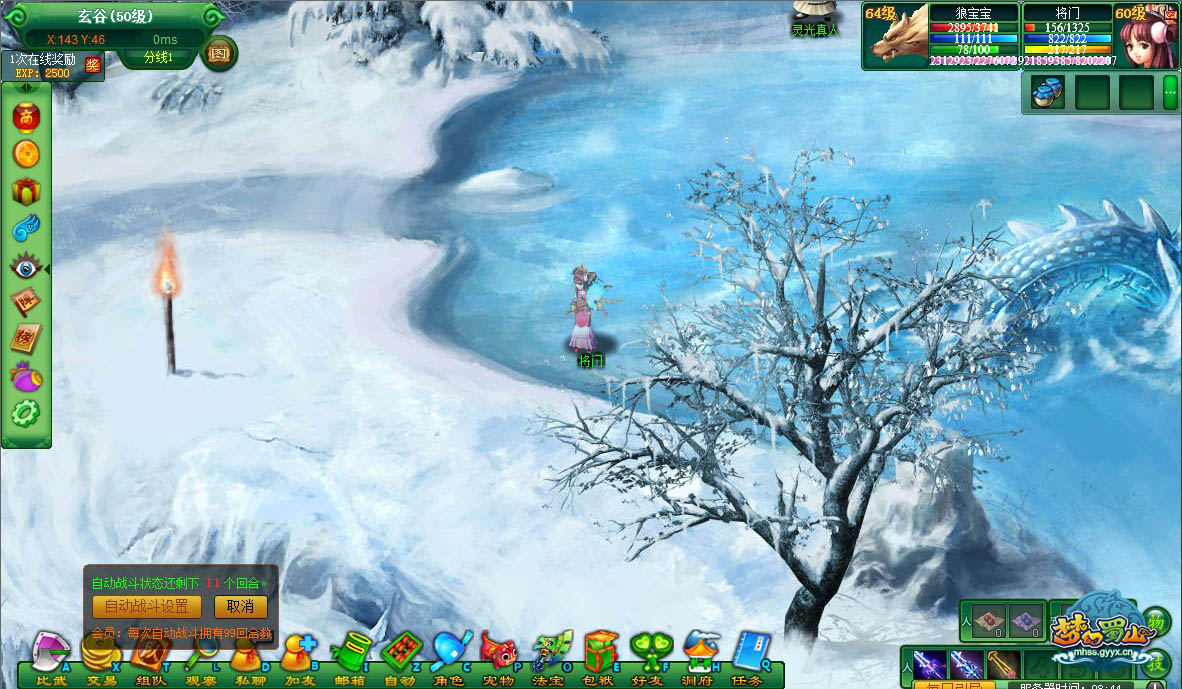
Task: Open the 组队 team panel
Action: coord(149,656)
